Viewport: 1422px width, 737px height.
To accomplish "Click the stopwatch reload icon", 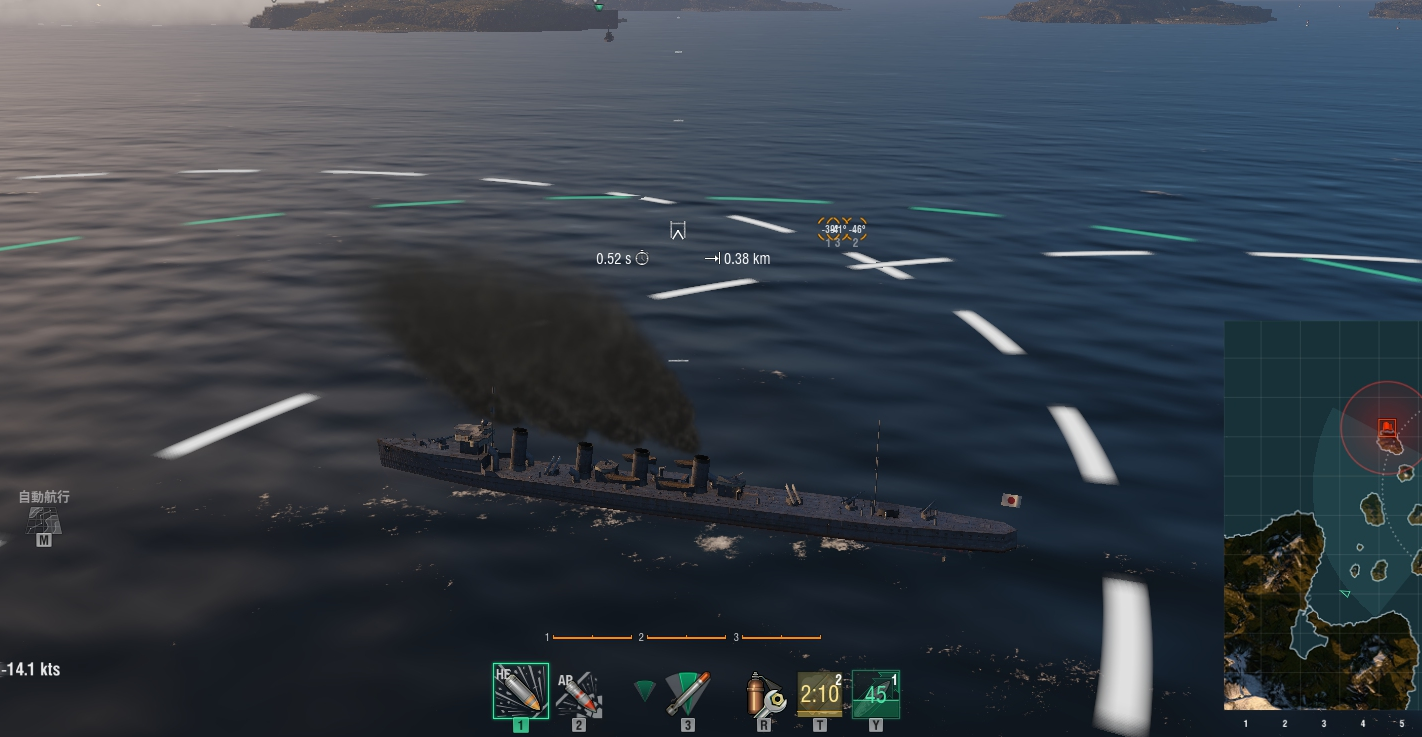I will (640, 258).
